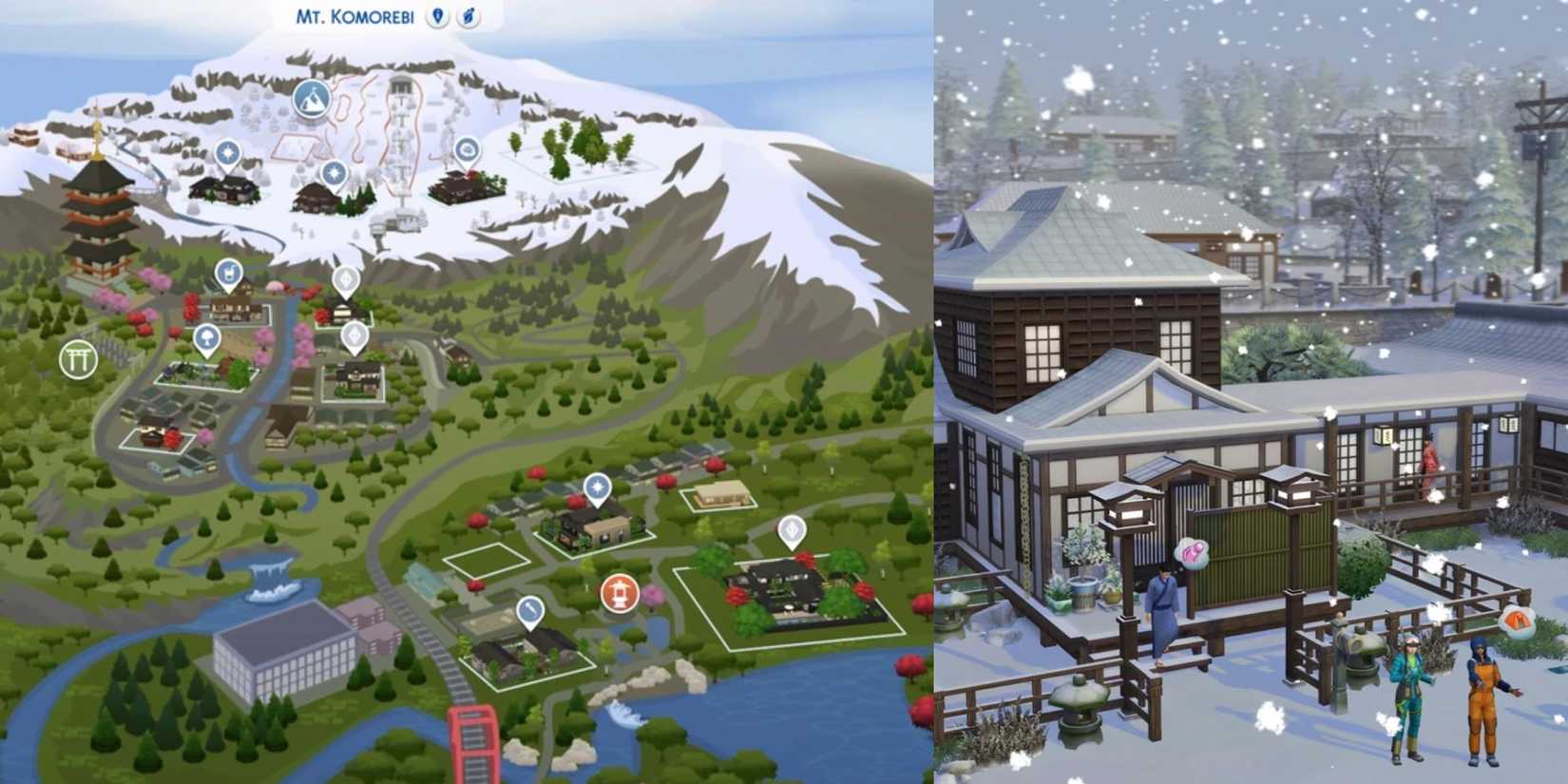Viewport: 1568px width, 784px height.
Task: Click the snowflake marker on the left ski chalet
Action: 225,152
